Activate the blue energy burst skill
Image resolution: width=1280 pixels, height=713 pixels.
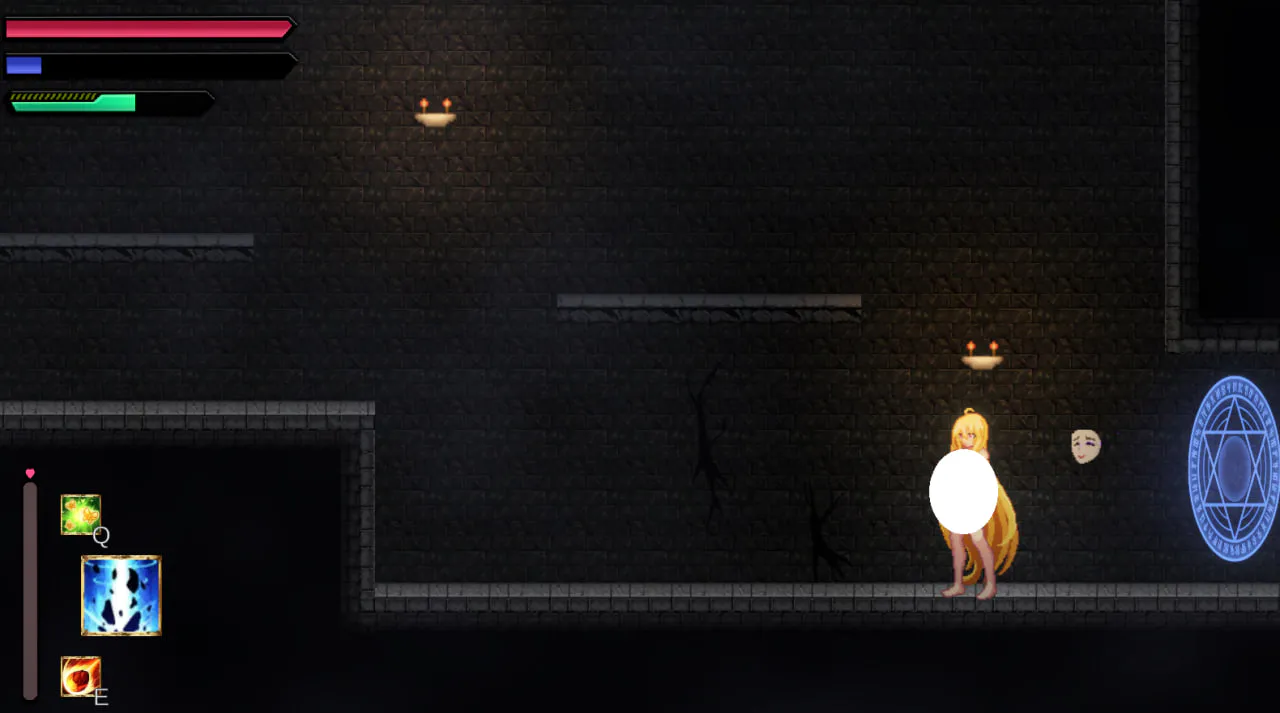click(121, 596)
